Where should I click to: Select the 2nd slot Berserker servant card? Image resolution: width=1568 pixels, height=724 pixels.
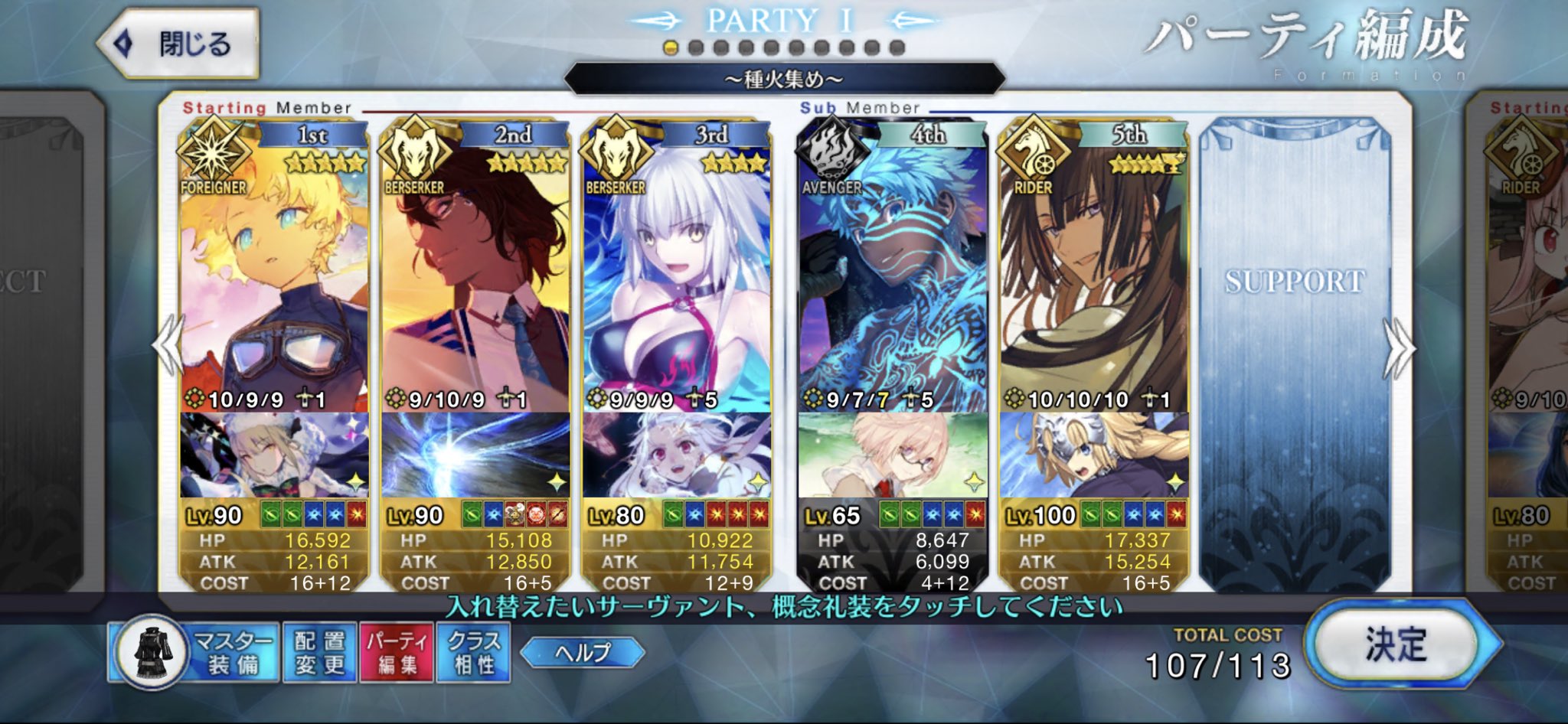475,276
